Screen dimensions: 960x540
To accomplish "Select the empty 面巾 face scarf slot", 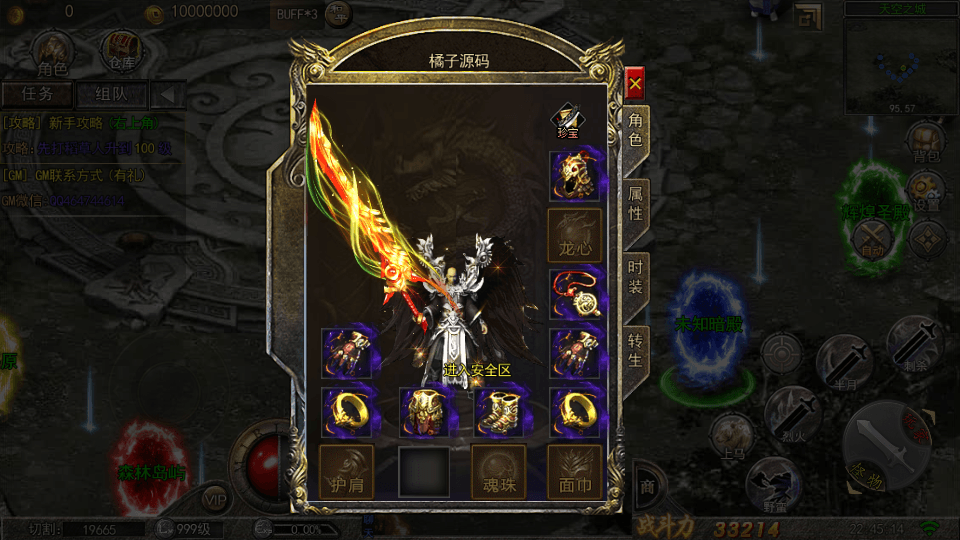I will point(575,472).
